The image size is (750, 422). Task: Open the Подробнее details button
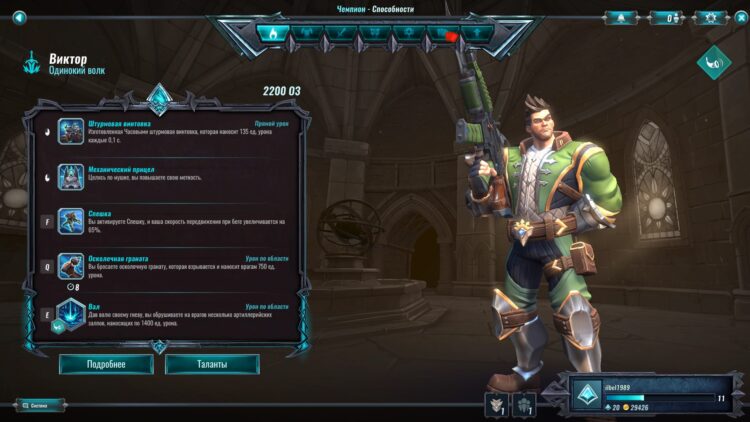106,364
